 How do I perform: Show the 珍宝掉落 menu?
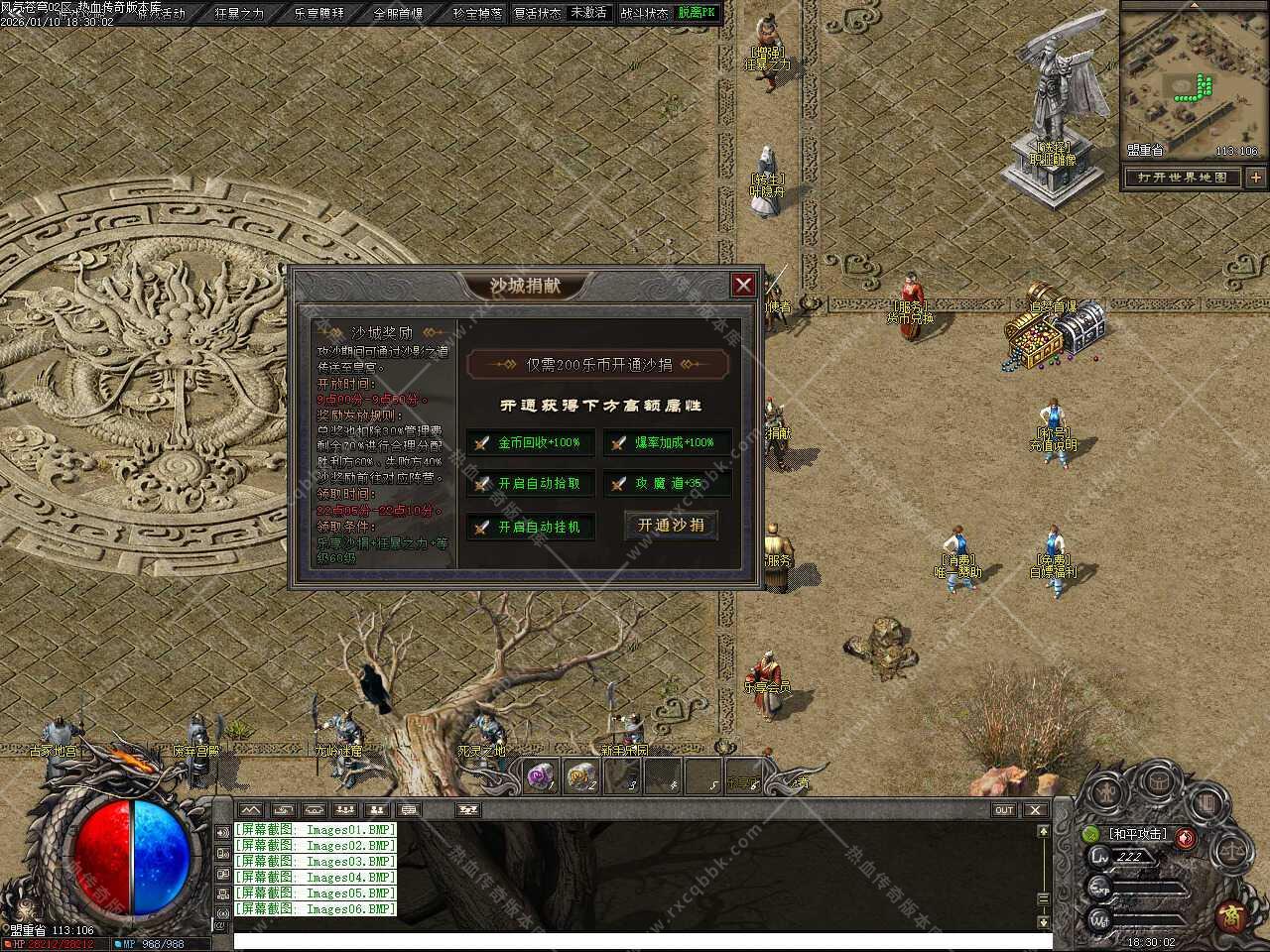pos(477,13)
